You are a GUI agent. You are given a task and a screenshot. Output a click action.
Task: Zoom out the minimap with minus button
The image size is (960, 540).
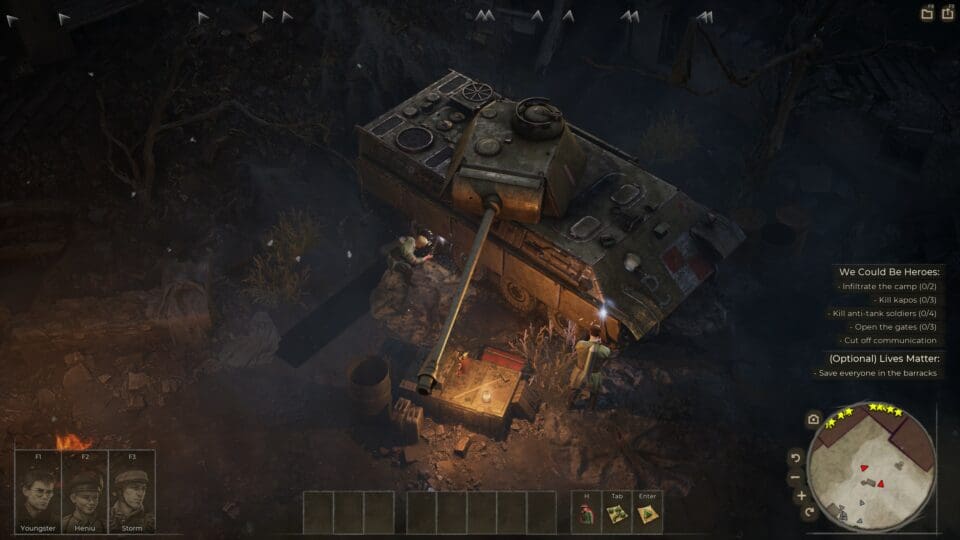[x=796, y=476]
